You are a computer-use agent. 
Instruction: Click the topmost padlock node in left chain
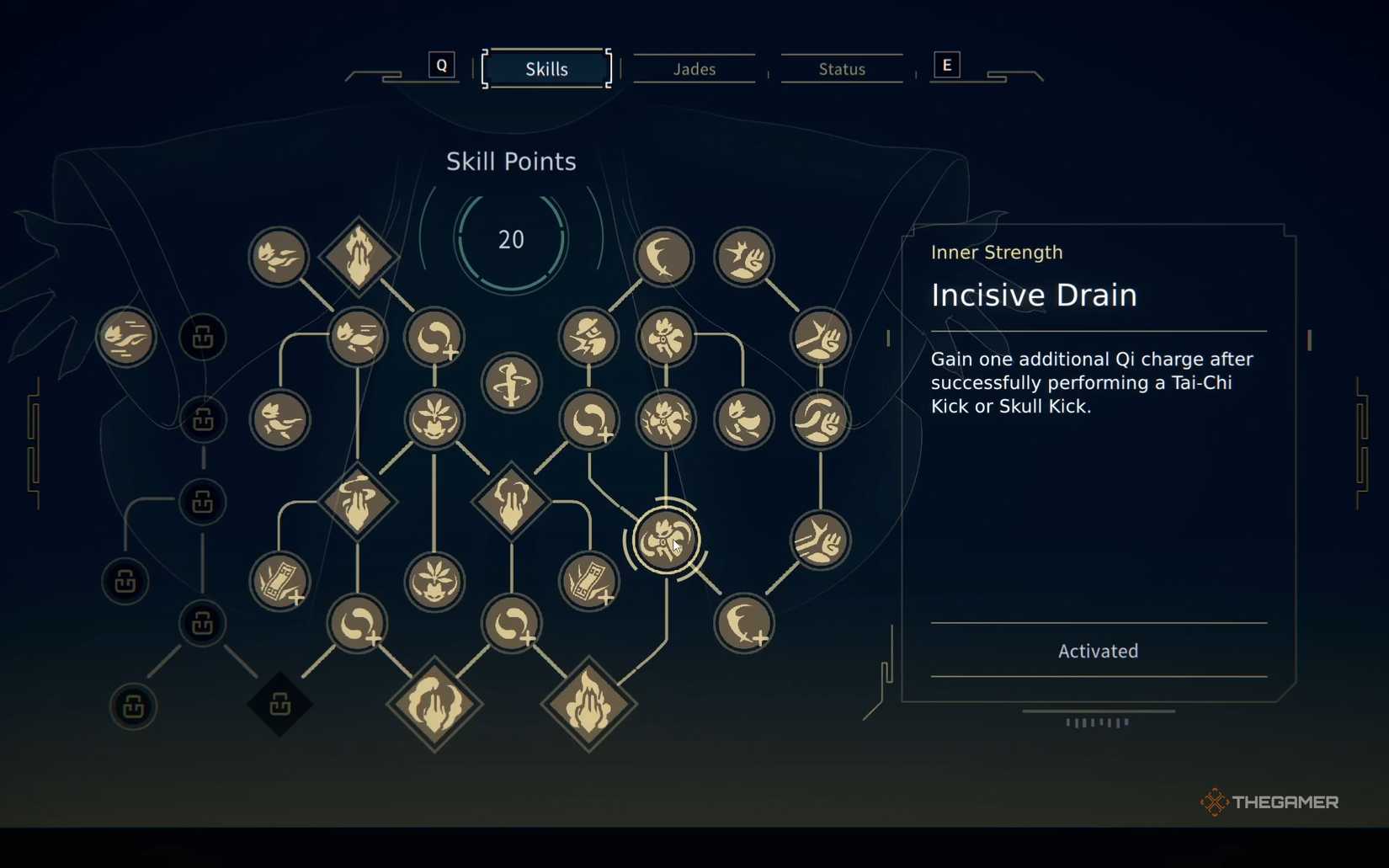pos(203,337)
